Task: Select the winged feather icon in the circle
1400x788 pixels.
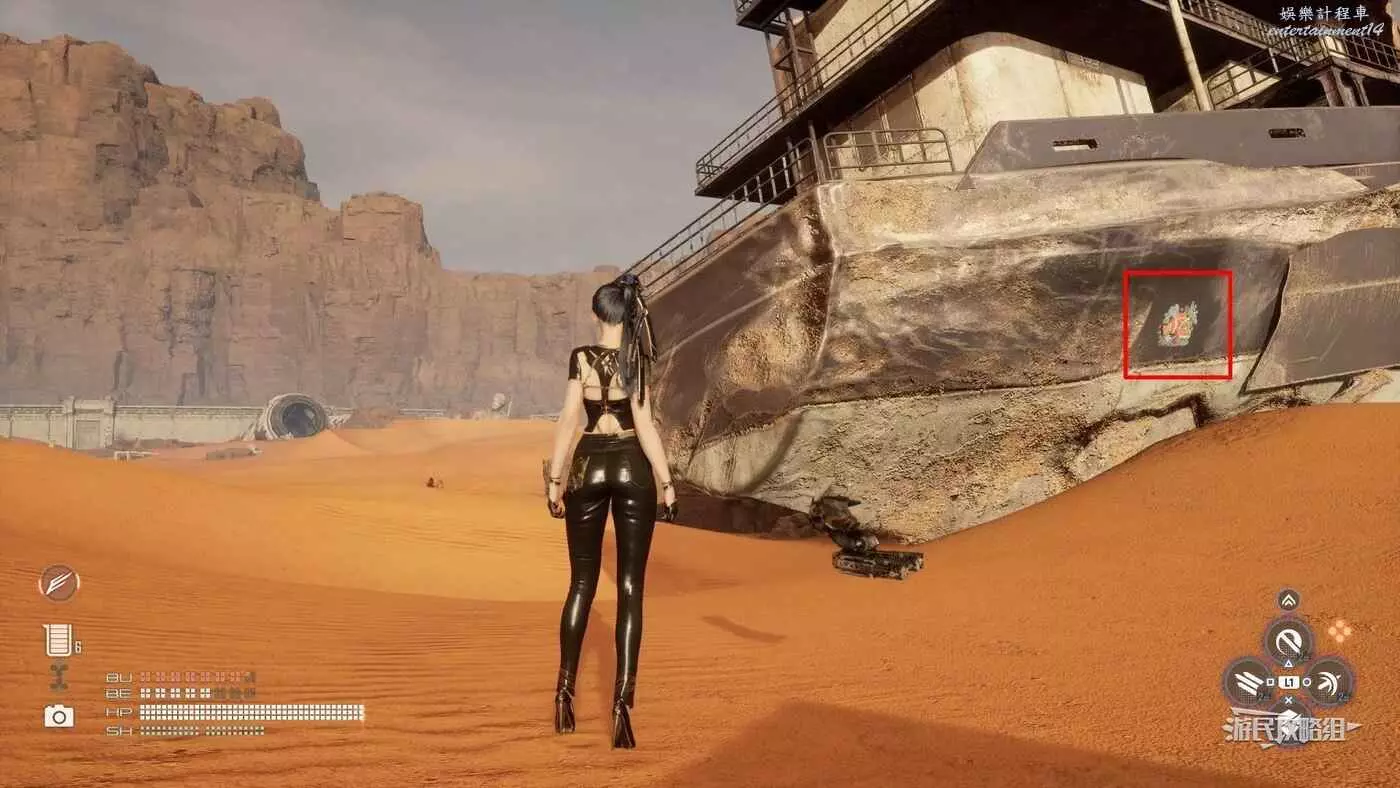Action: click(x=59, y=583)
